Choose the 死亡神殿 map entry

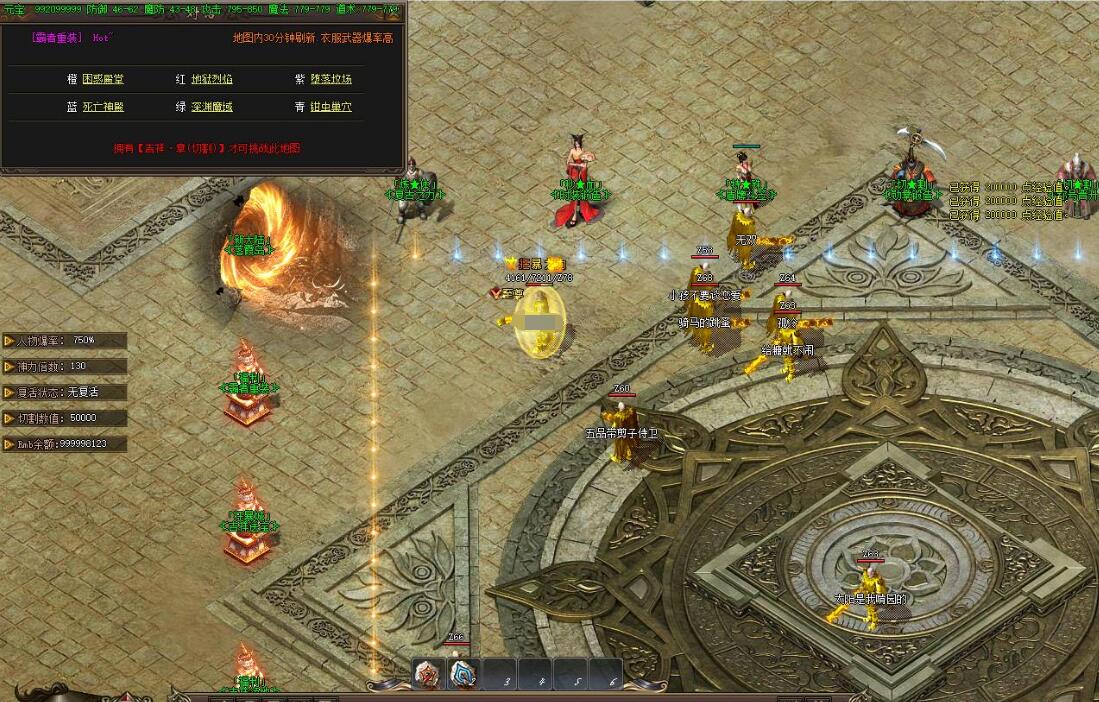[102, 106]
